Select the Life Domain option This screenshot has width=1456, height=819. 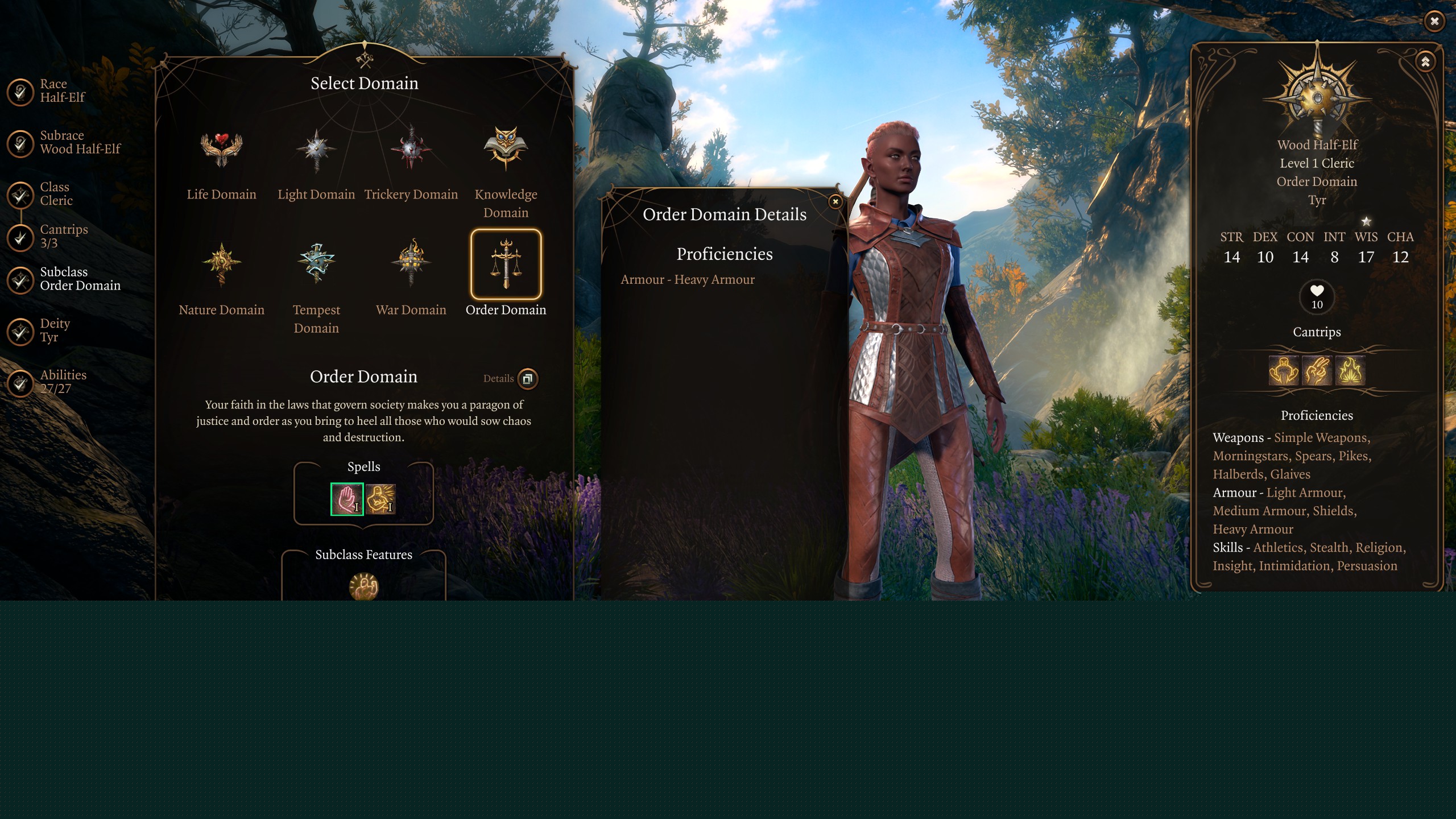point(221,150)
